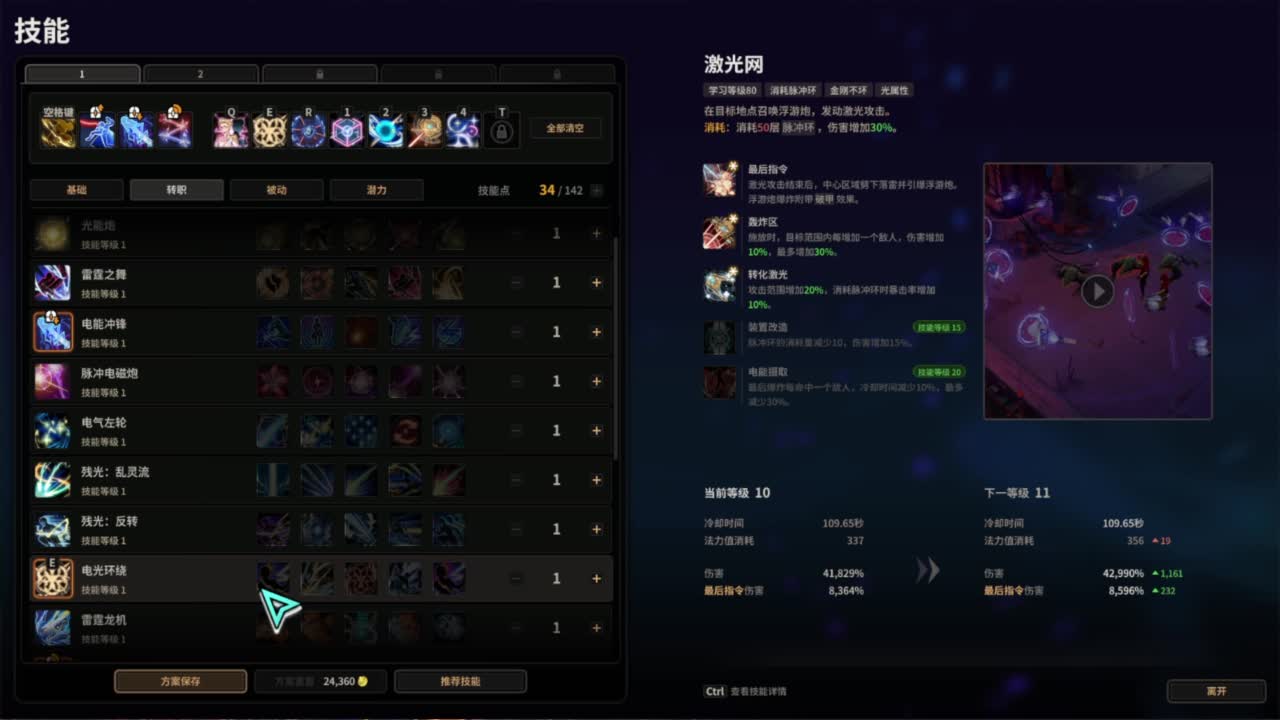Switch to skill page tab 2
Viewport: 1280px width, 720px height.
(x=200, y=73)
